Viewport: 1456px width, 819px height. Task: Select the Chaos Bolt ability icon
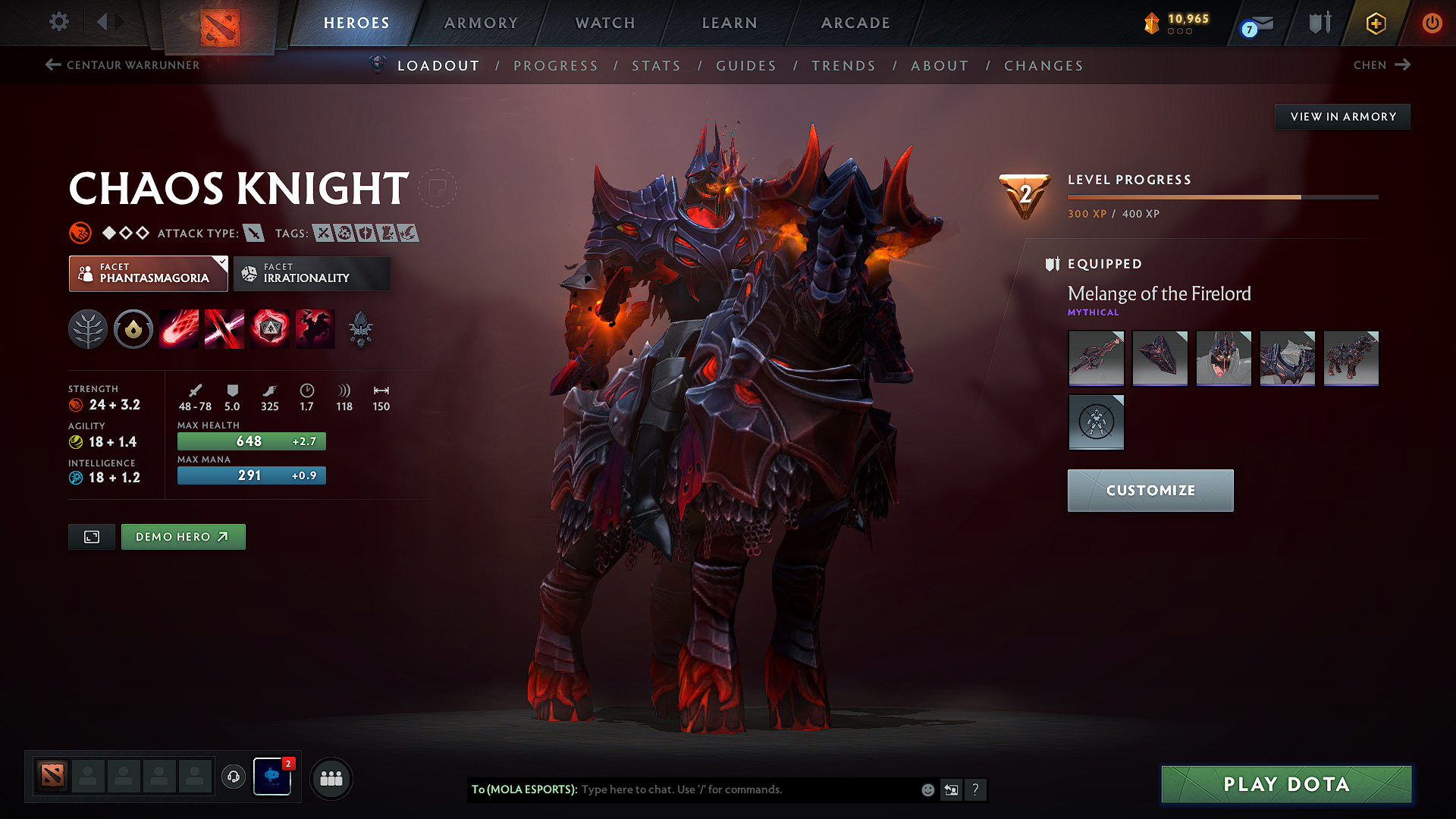pyautogui.click(x=178, y=328)
